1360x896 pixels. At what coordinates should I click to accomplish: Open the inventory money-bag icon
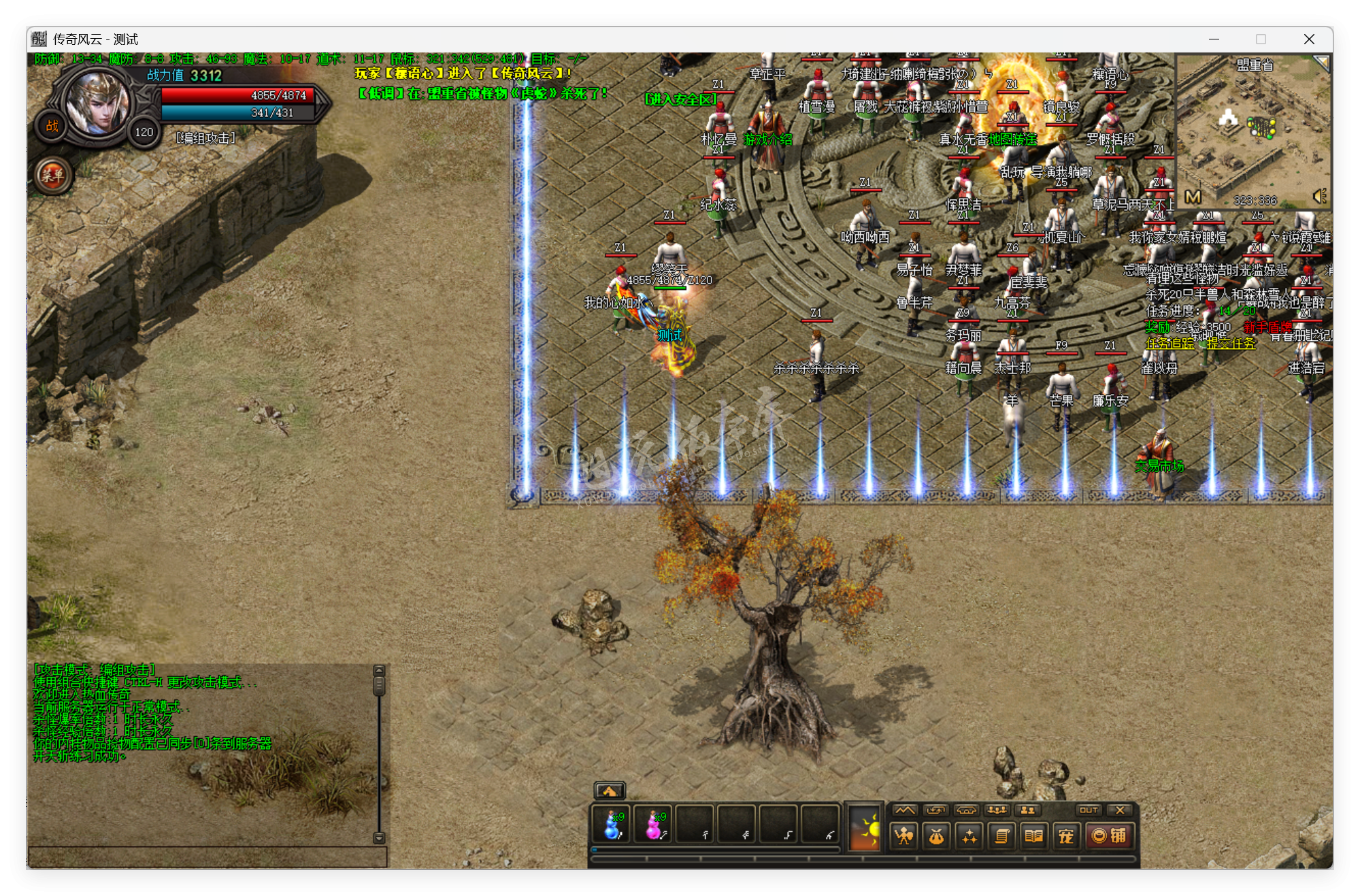[x=937, y=835]
